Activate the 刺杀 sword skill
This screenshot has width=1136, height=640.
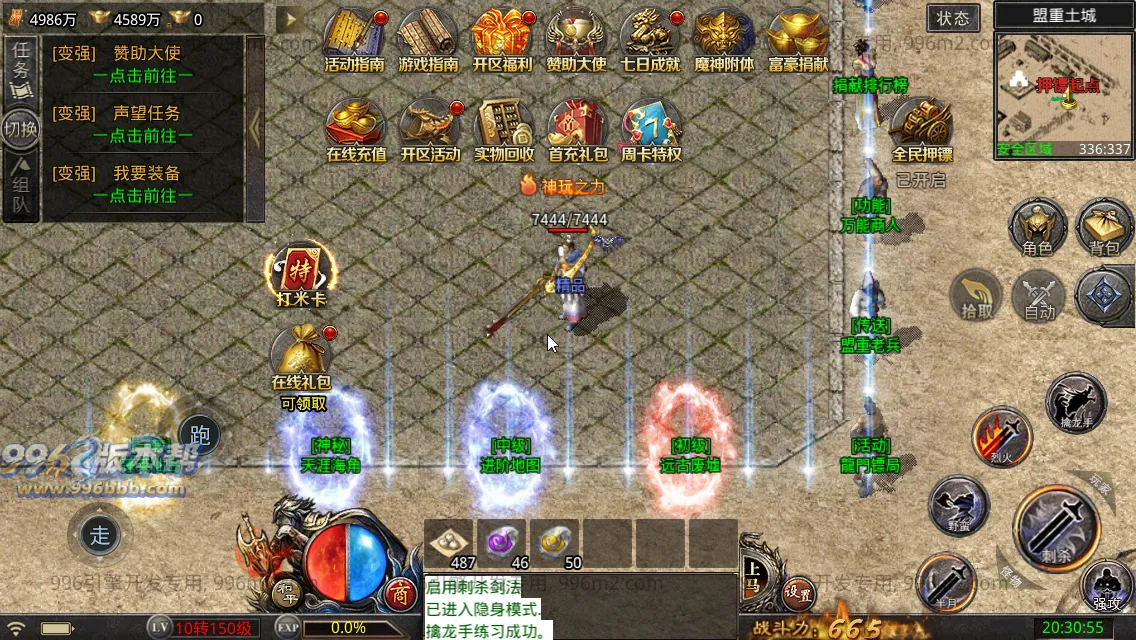pyautogui.click(x=1062, y=524)
